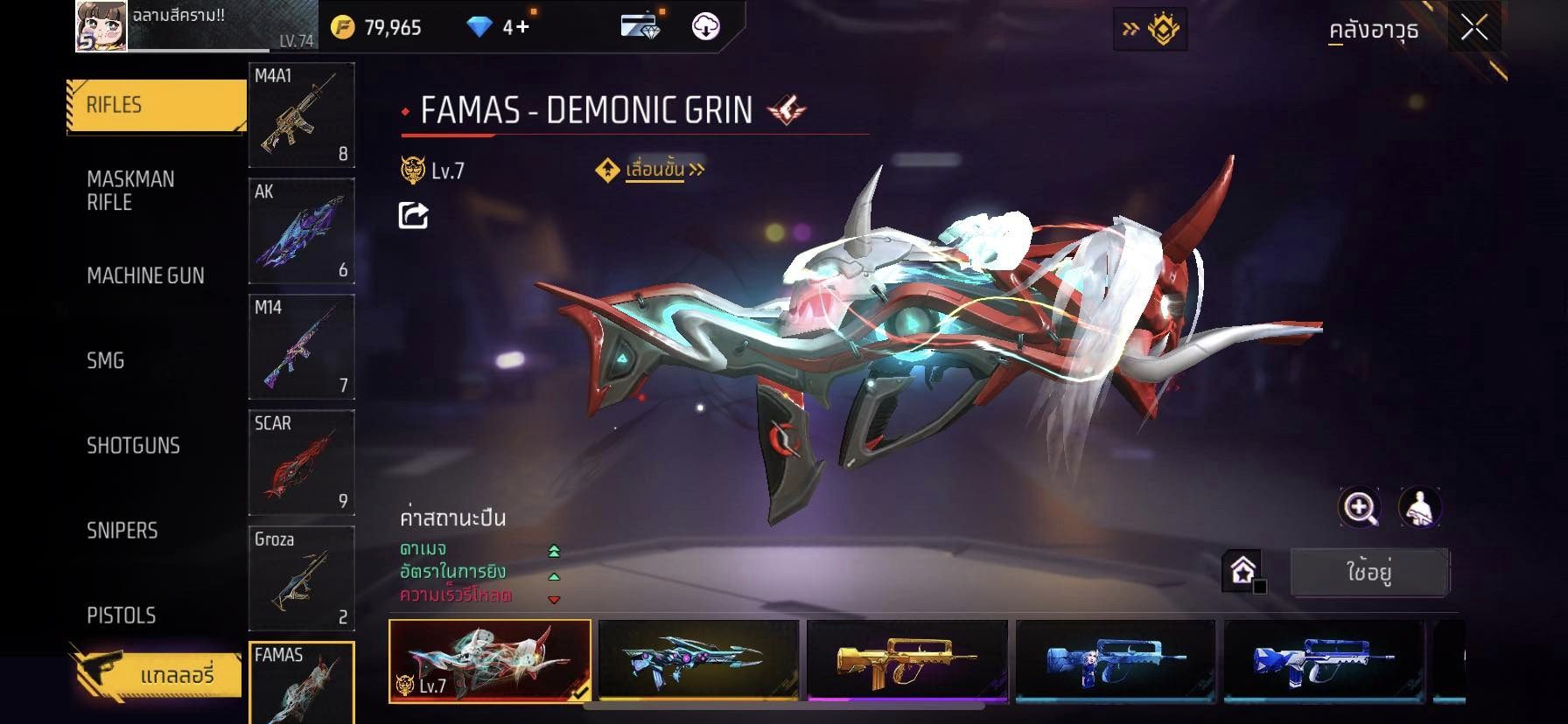Close the weapon vault screen
Image resolution: width=1568 pixels, height=724 pixels.
1473,29
